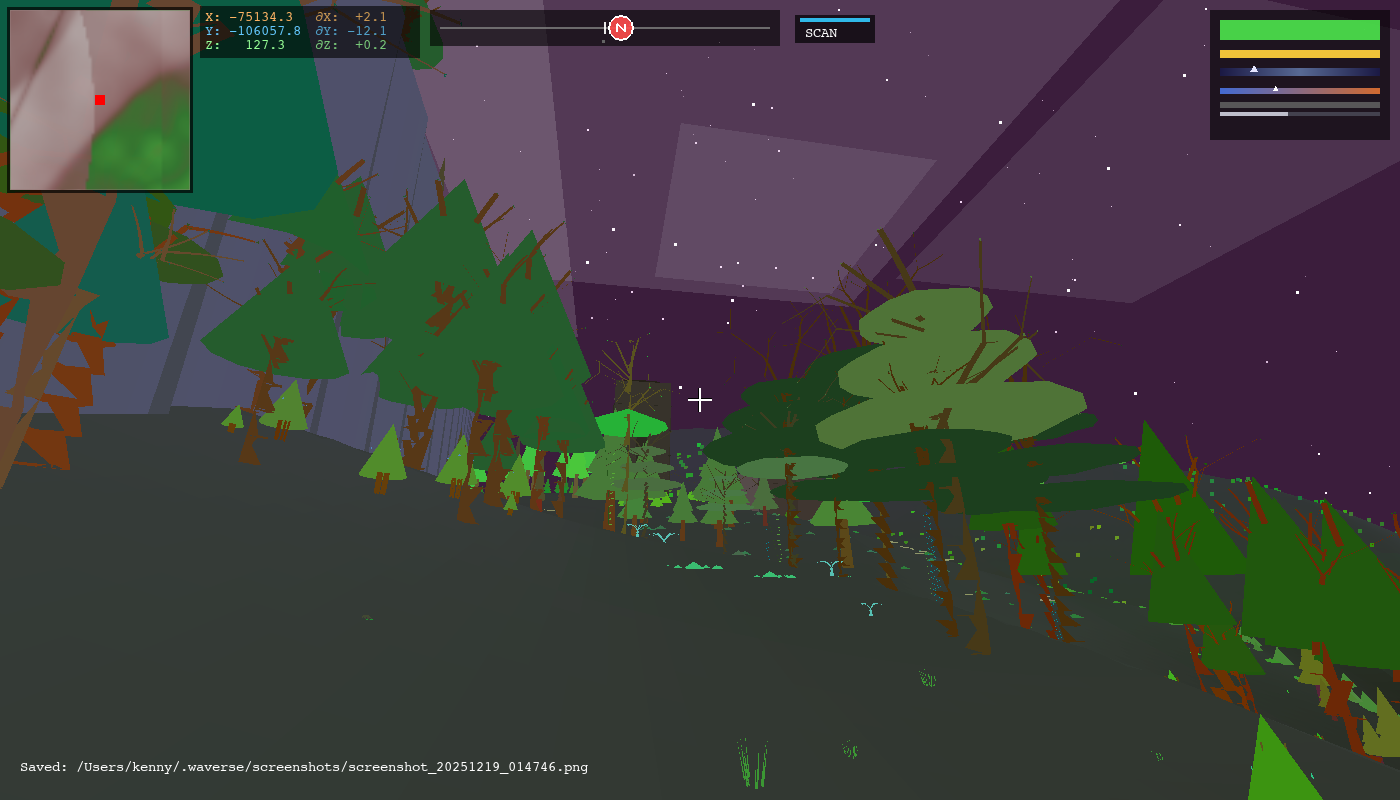Click the white progress bar in the top-right panel
The height and width of the screenshot is (800, 1400).
(1254, 114)
